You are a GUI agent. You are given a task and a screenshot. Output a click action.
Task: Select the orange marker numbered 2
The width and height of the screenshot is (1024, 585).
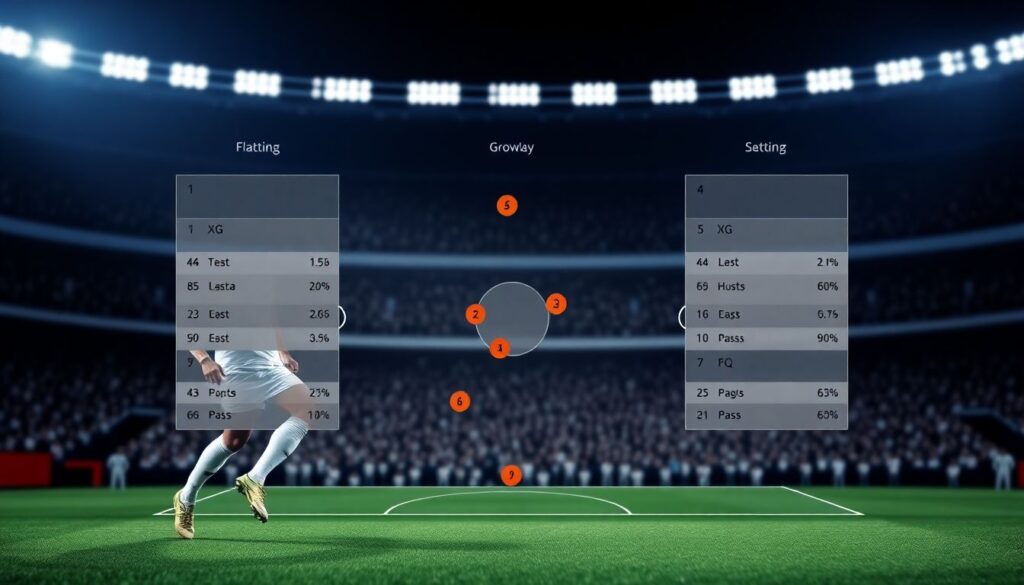475,315
